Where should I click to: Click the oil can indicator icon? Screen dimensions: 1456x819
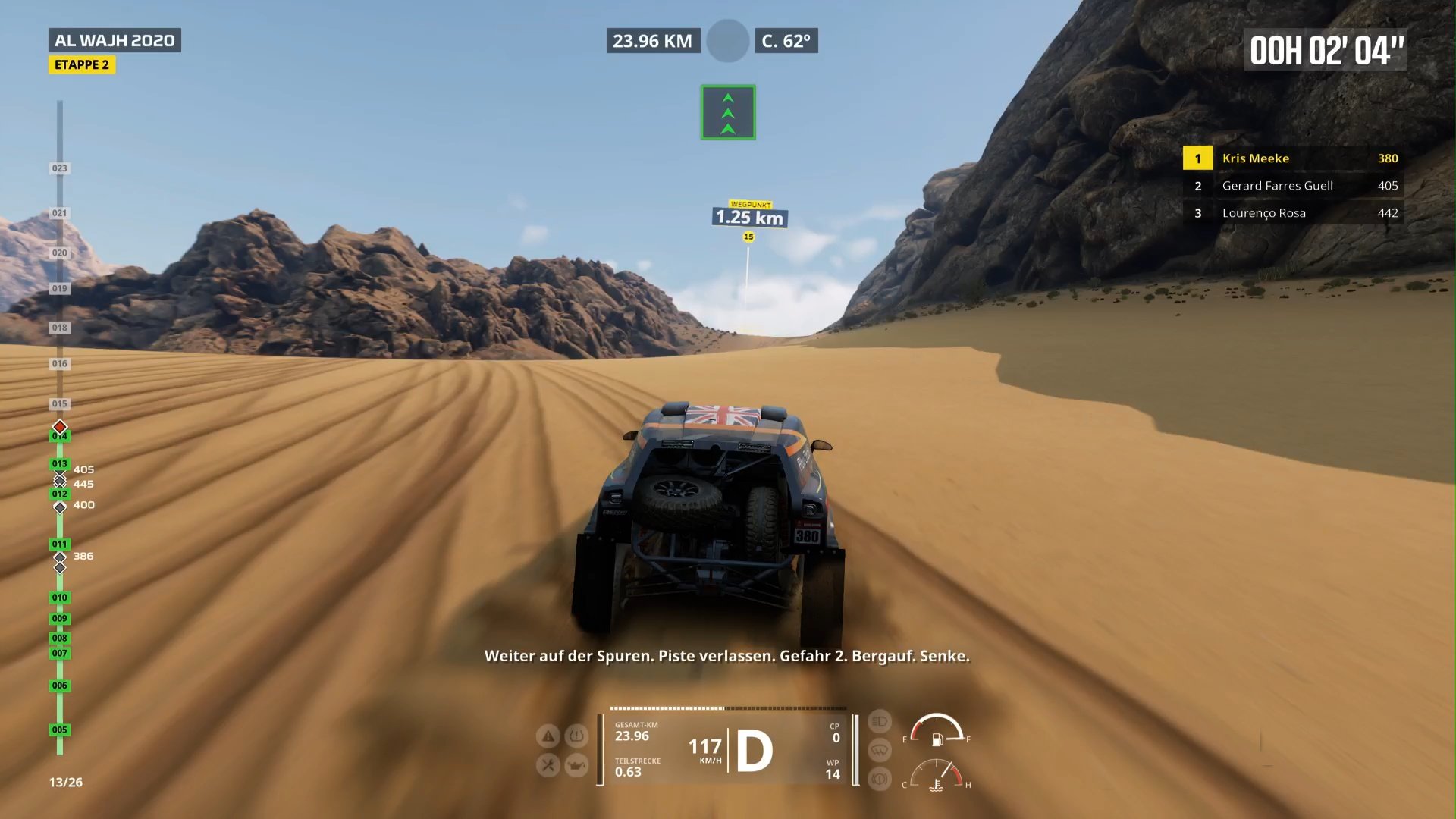point(577,766)
